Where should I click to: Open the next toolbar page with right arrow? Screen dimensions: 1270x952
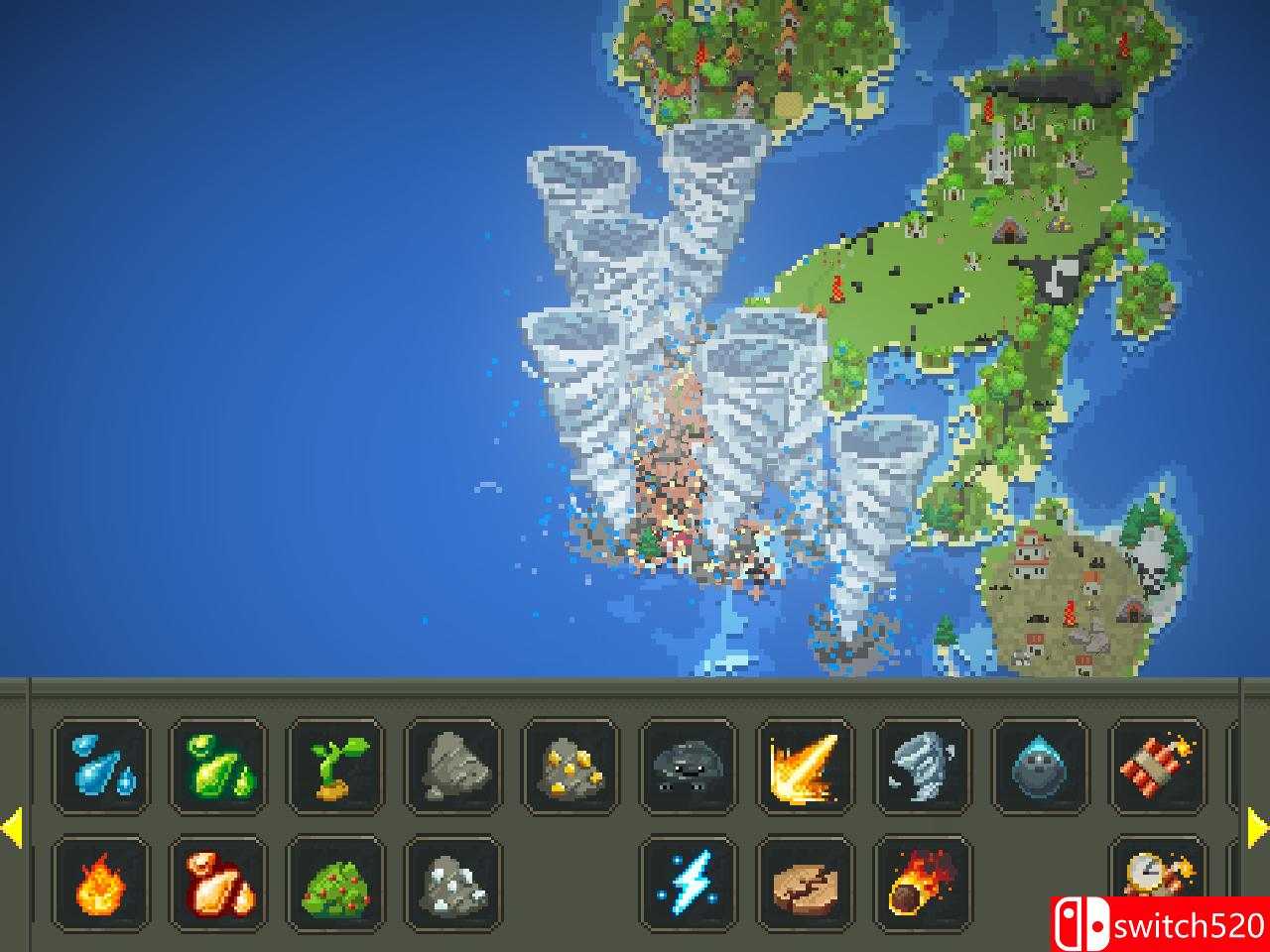[x=1256, y=824]
